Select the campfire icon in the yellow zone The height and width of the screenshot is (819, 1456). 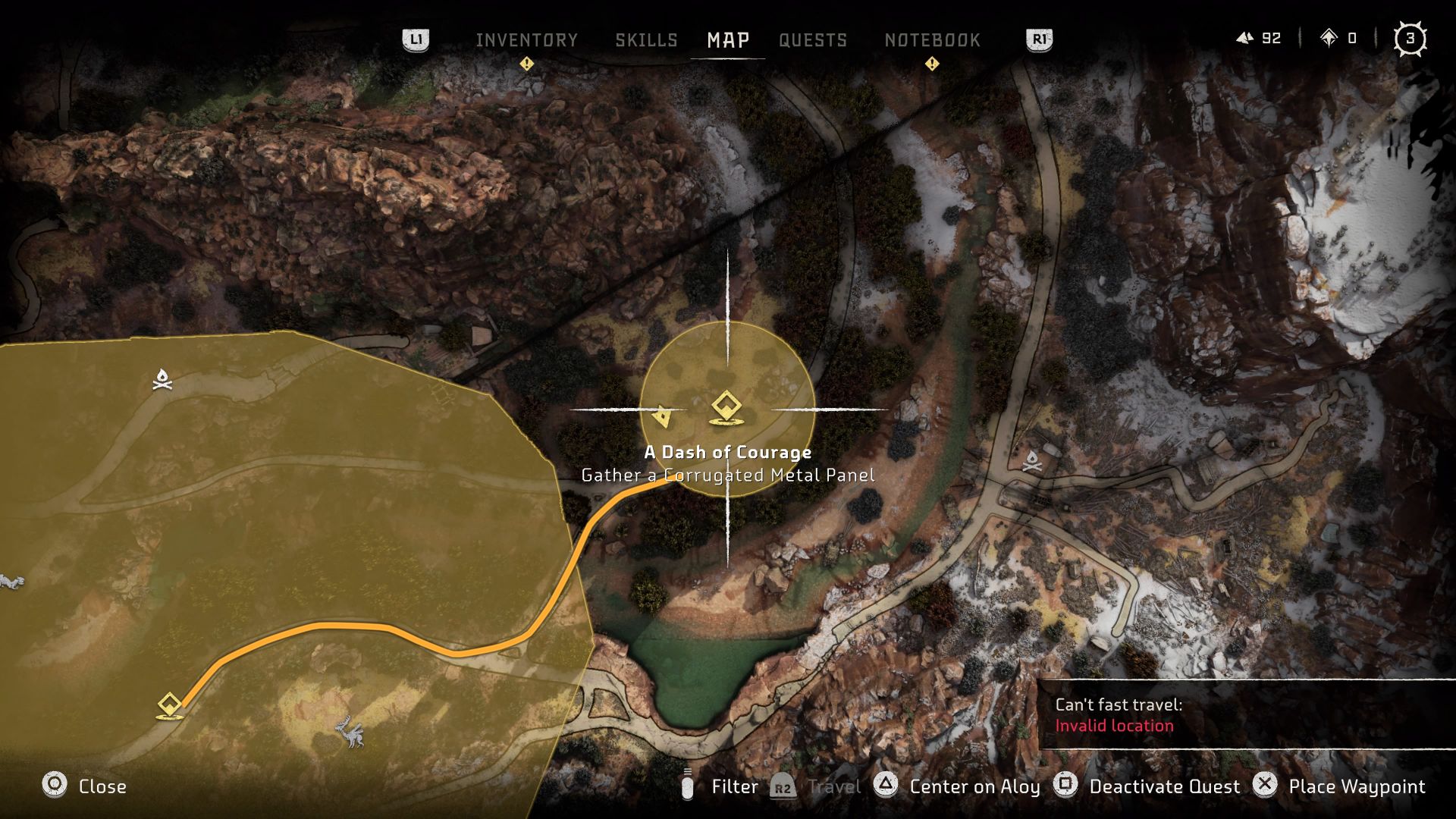pos(163,379)
